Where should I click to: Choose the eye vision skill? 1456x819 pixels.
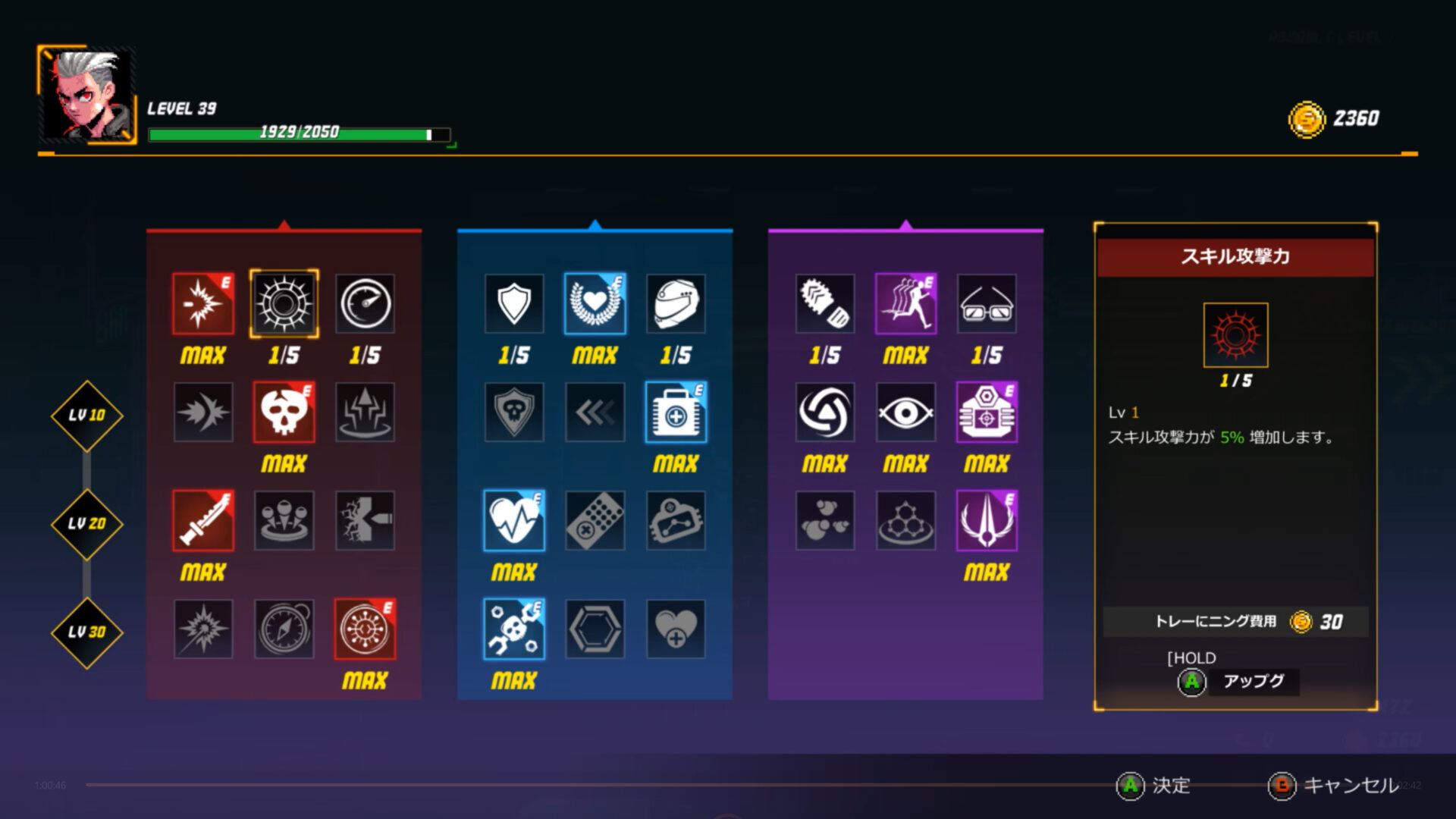906,413
